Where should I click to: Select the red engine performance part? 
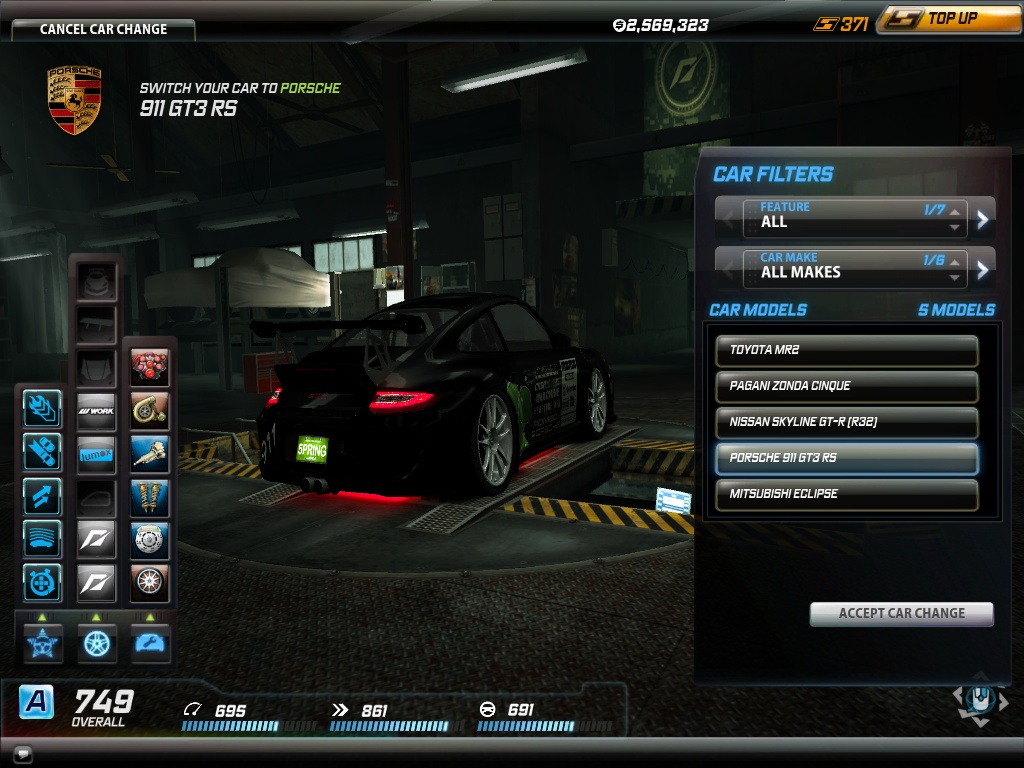[x=150, y=368]
